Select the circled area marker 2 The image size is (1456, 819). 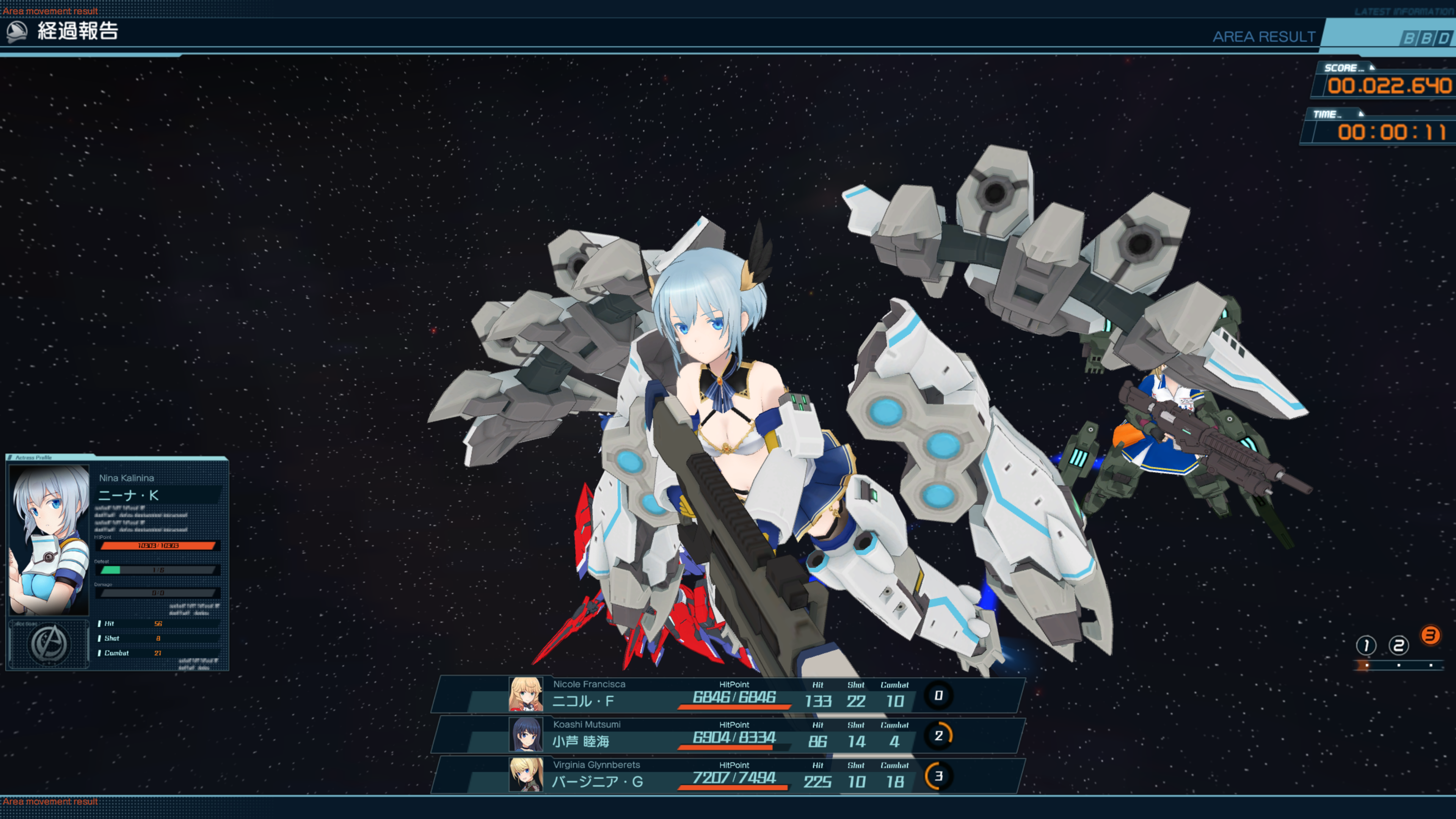1398,645
